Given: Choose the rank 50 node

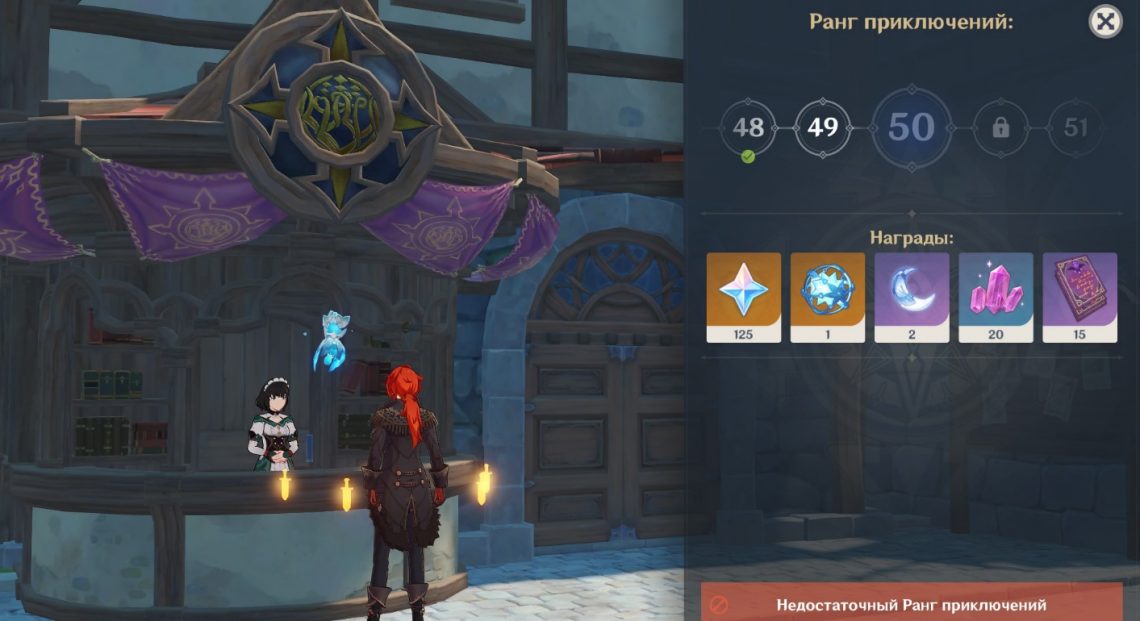Looking at the screenshot, I should (911, 128).
